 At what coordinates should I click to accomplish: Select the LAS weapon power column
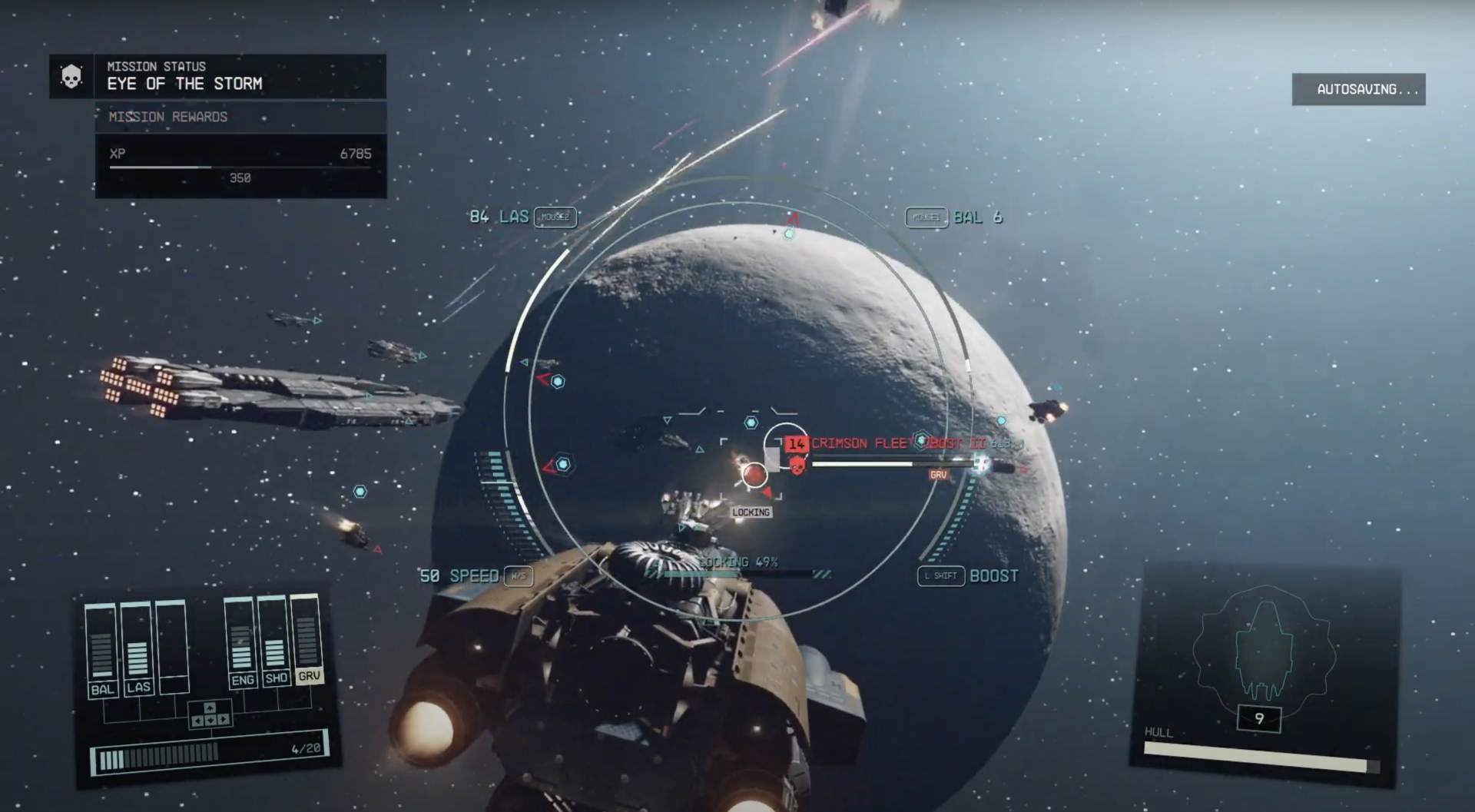(x=138, y=648)
